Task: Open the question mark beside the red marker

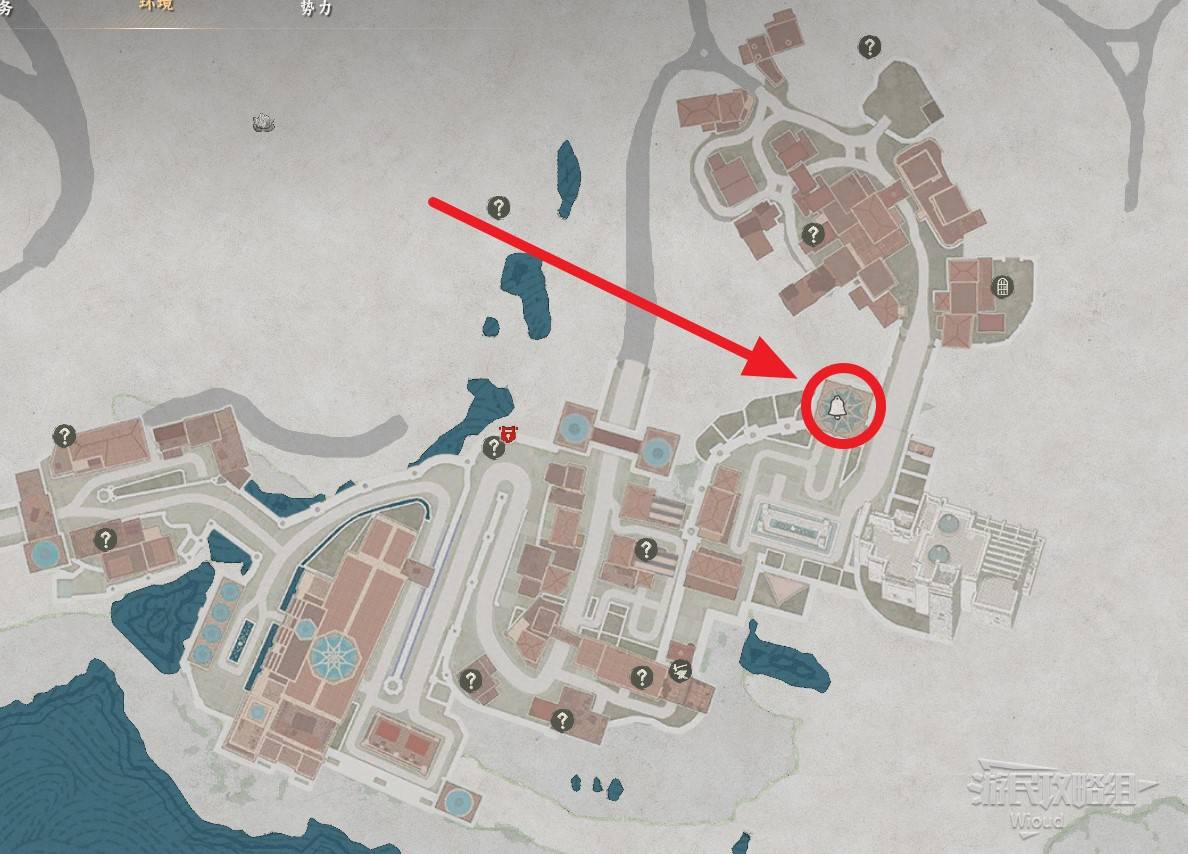Action: tap(493, 448)
